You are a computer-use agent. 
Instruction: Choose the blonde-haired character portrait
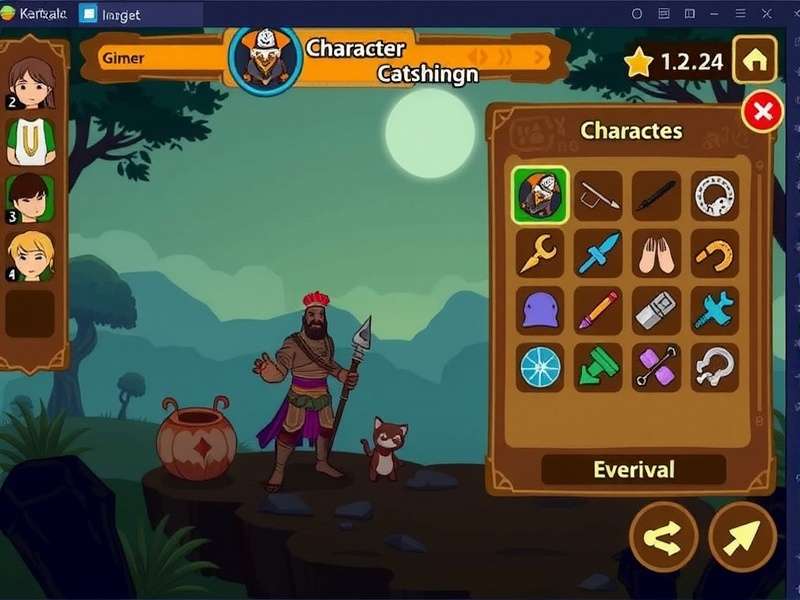[30, 258]
